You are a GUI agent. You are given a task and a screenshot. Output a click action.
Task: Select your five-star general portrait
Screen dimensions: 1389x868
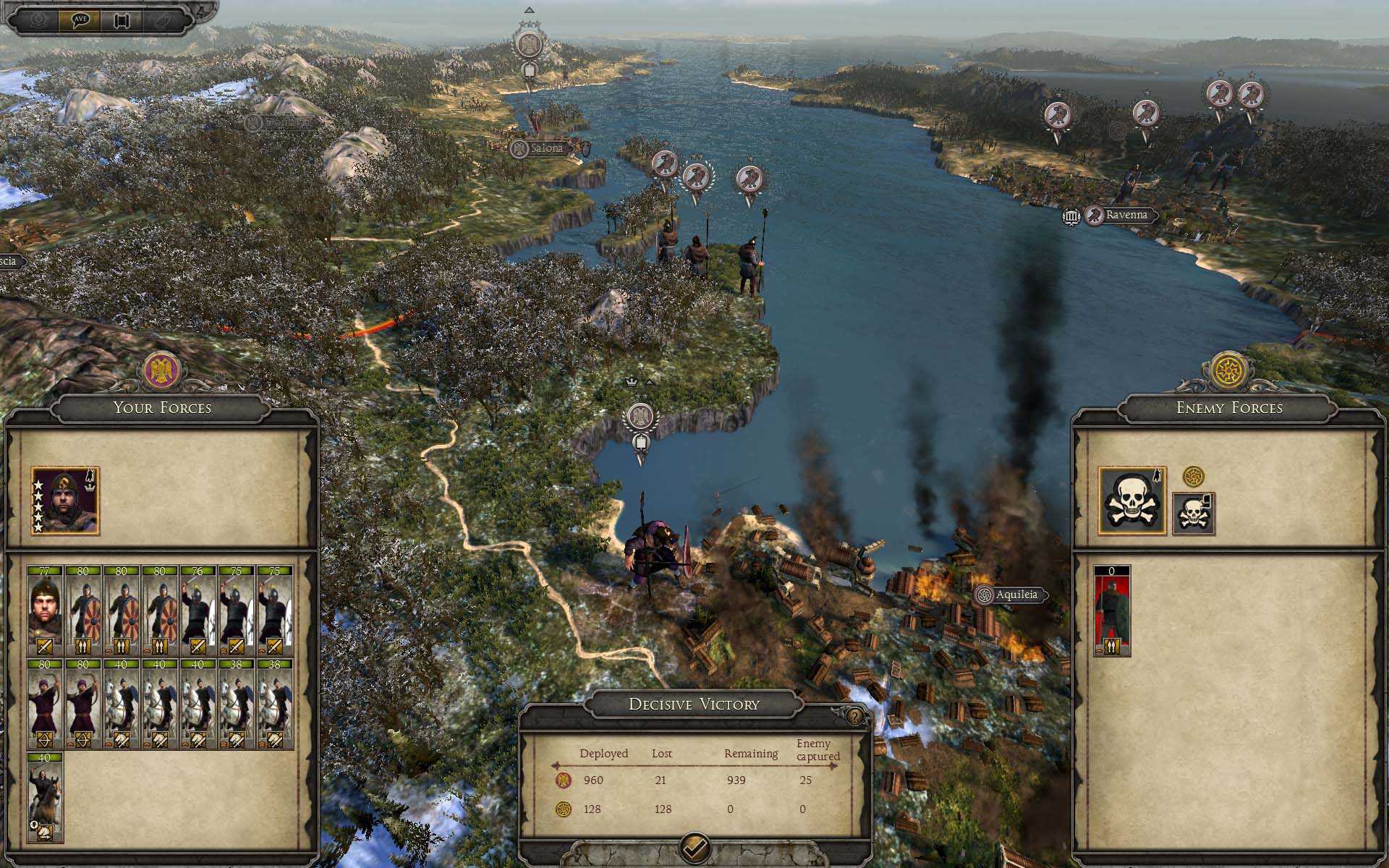click(65, 501)
